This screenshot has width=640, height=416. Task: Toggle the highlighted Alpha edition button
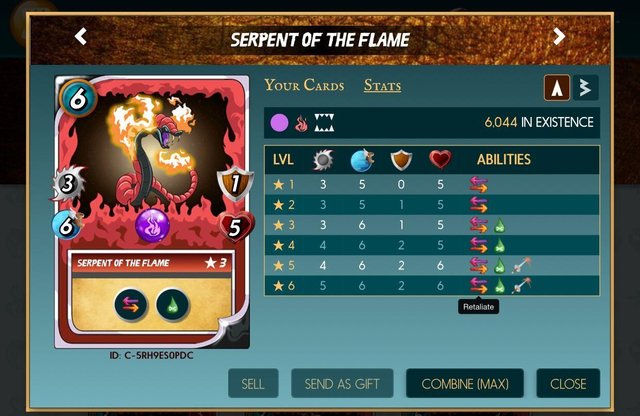pyautogui.click(x=558, y=88)
